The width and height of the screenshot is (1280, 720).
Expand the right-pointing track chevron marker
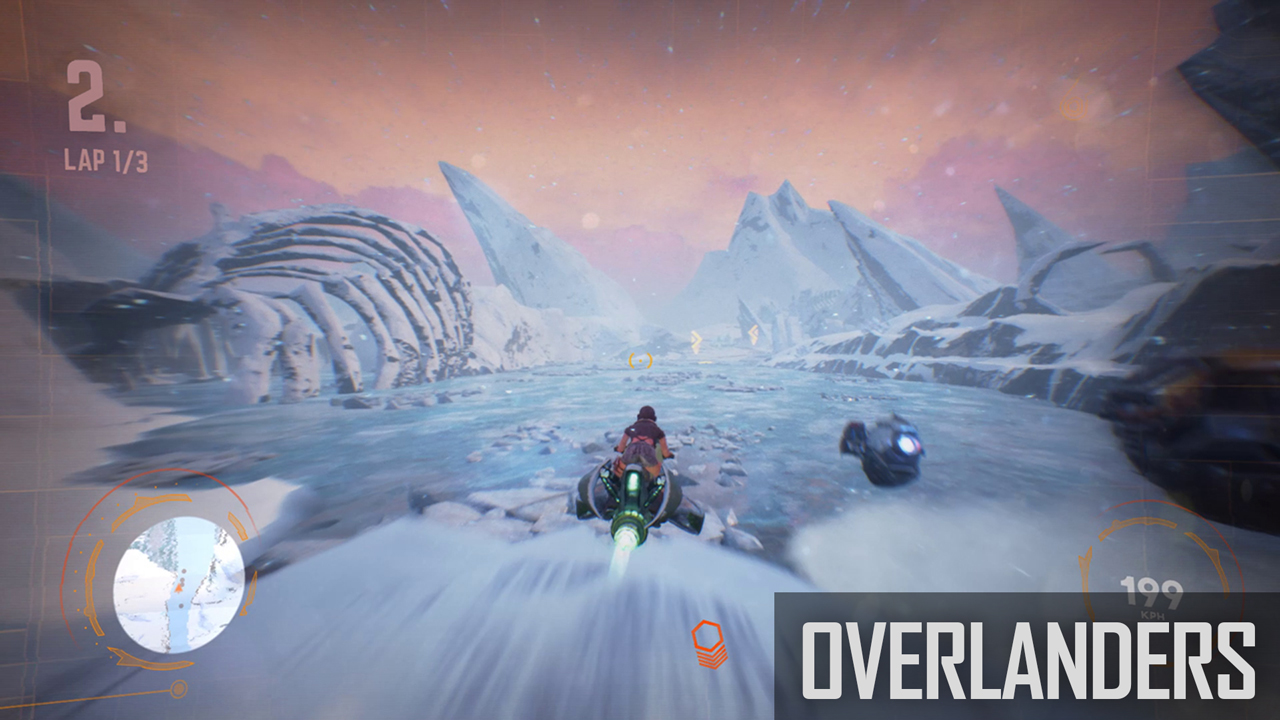[695, 338]
